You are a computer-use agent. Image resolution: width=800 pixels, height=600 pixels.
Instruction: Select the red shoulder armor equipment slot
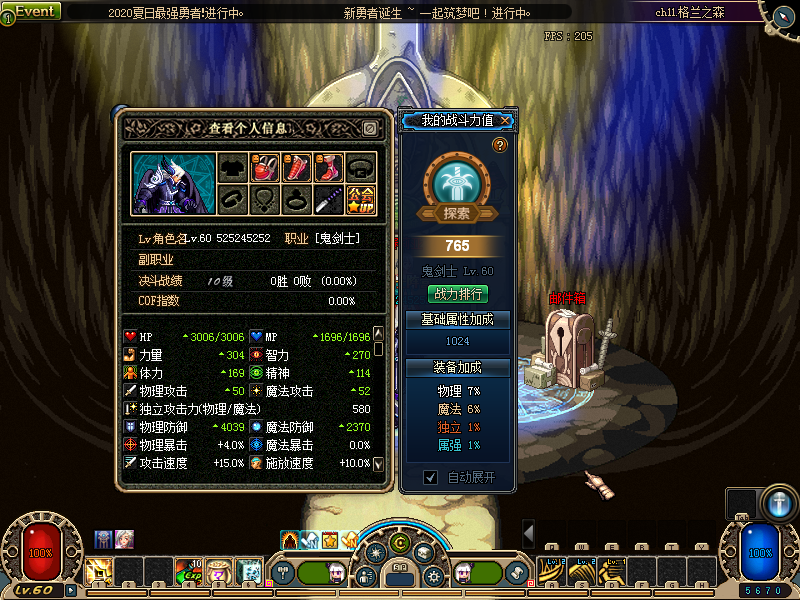264,168
